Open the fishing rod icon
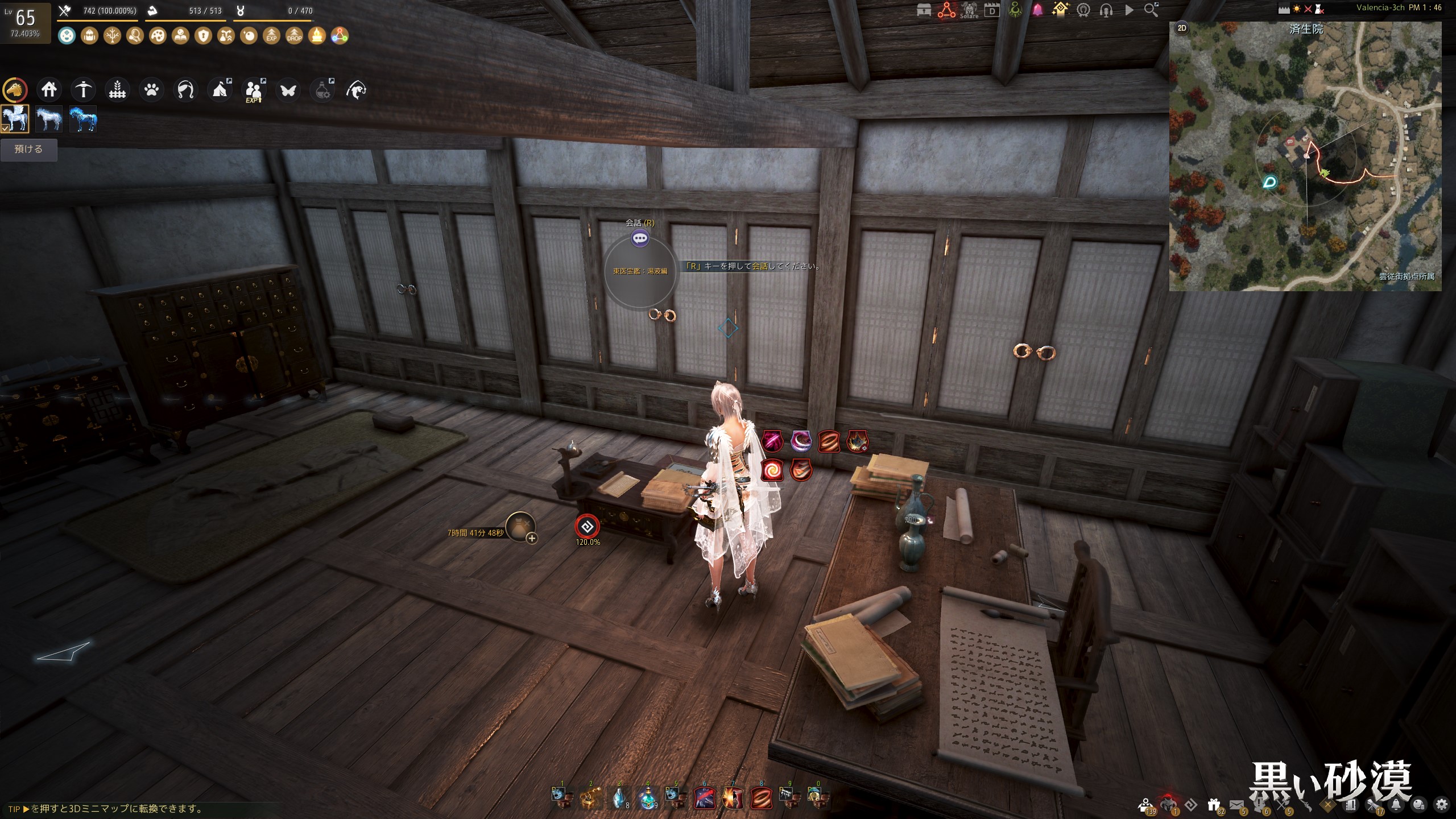The width and height of the screenshot is (1456, 819). click(x=185, y=90)
